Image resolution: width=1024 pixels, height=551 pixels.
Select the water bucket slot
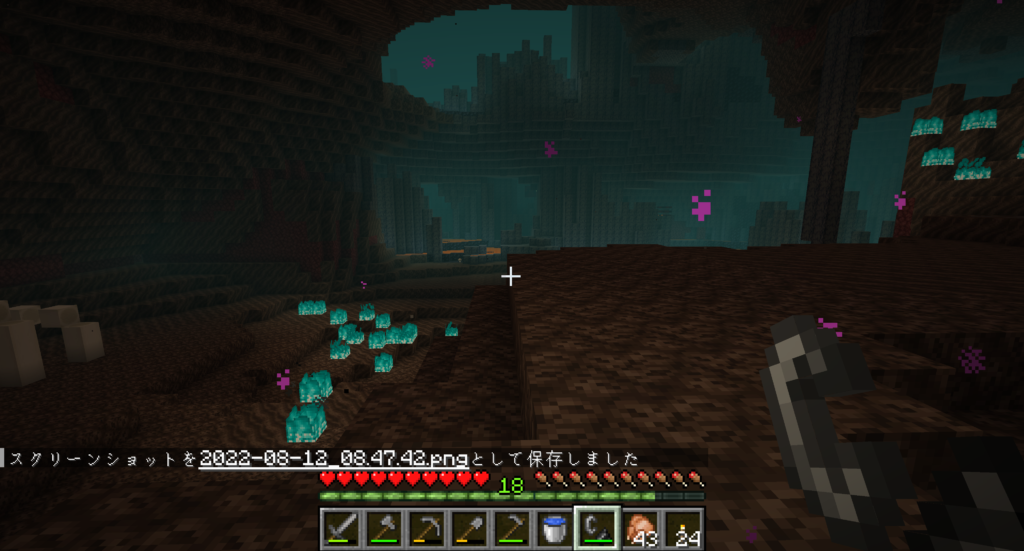(x=553, y=528)
